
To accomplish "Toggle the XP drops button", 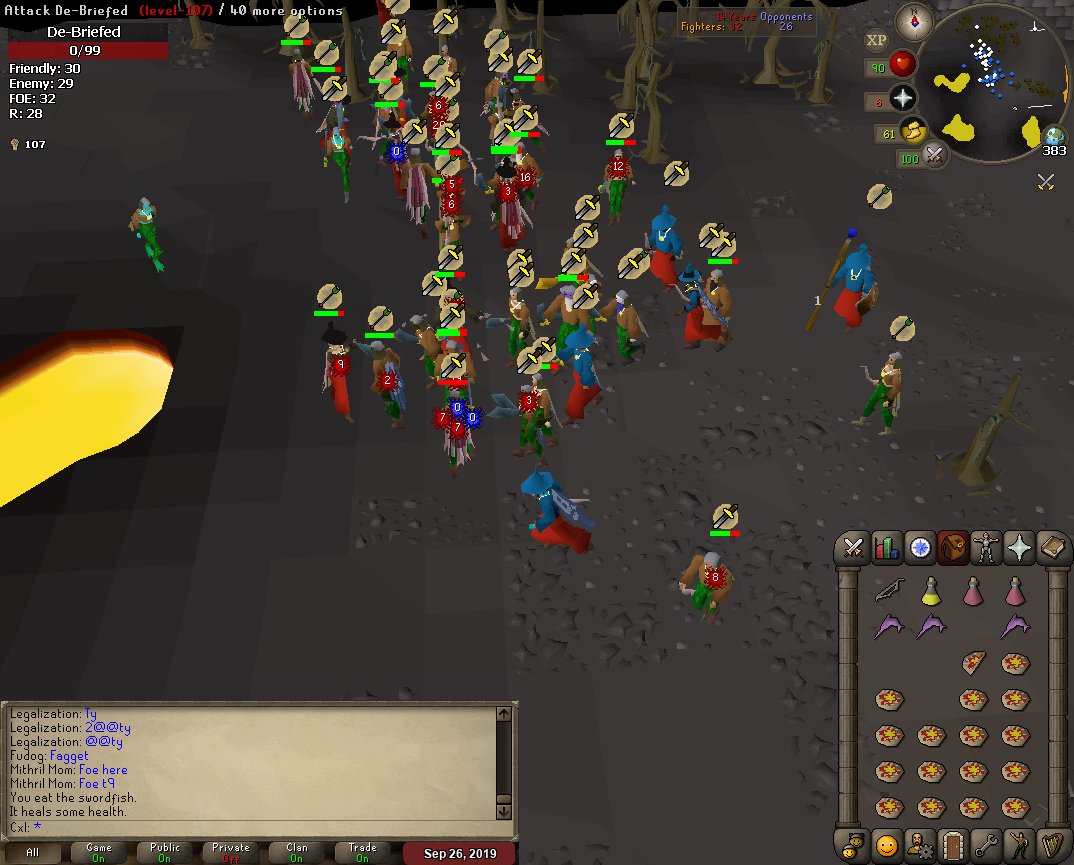I will coord(876,40).
